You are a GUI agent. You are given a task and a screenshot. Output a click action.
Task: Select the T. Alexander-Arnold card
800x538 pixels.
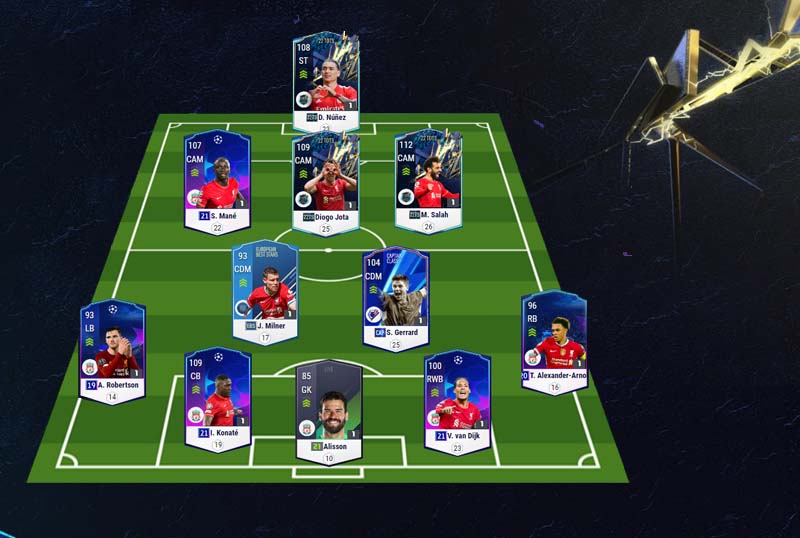click(553, 340)
